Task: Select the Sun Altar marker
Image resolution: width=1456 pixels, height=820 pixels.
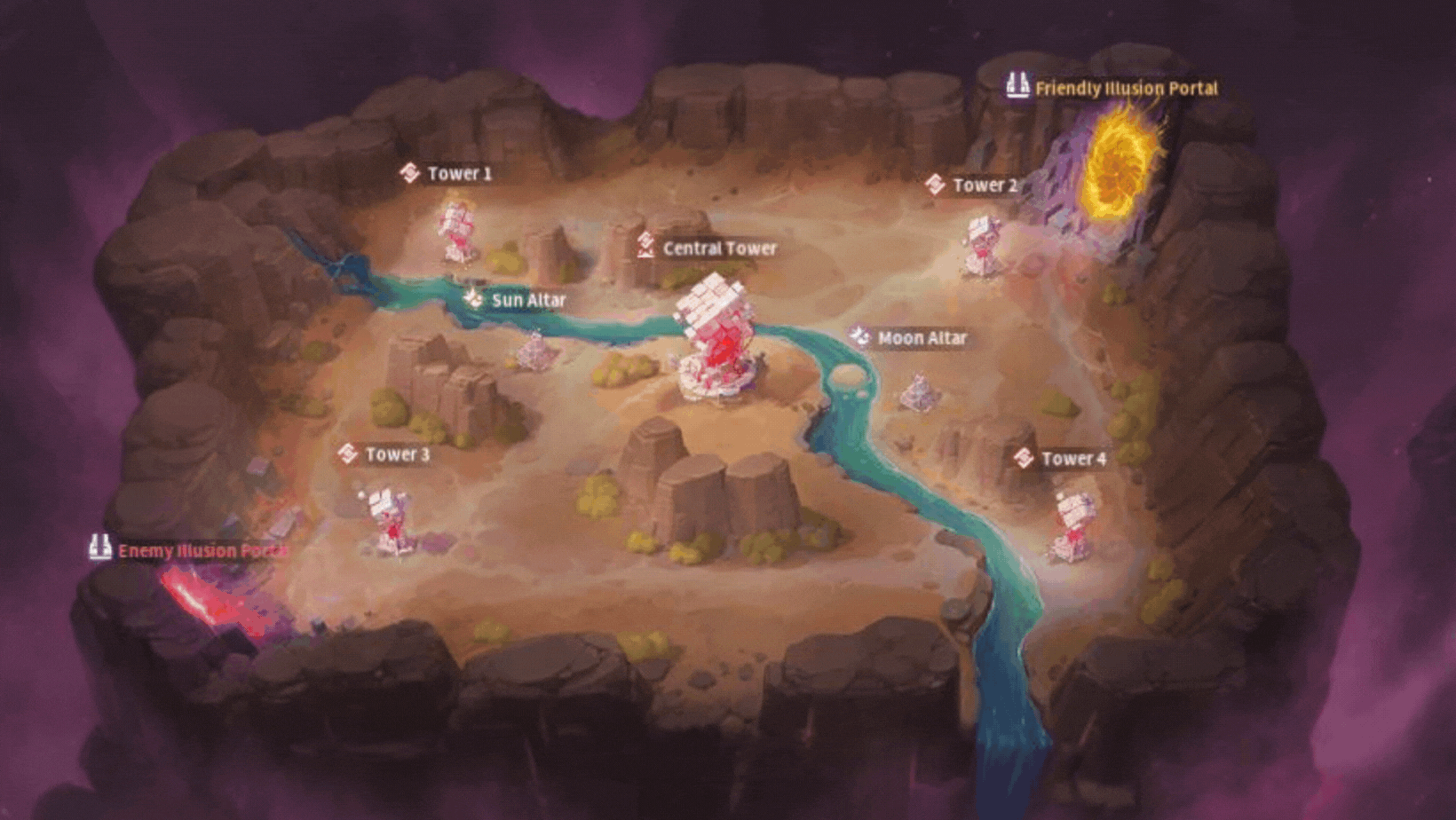Action: pyautogui.click(x=516, y=300)
